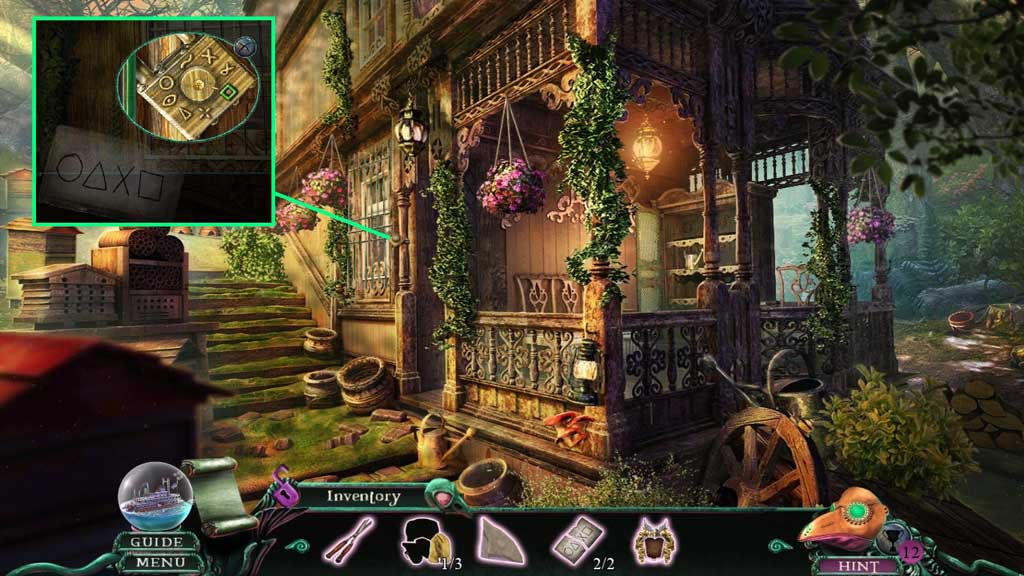Click the highlighted green square lock symbol
The height and width of the screenshot is (576, 1024).
229,92
